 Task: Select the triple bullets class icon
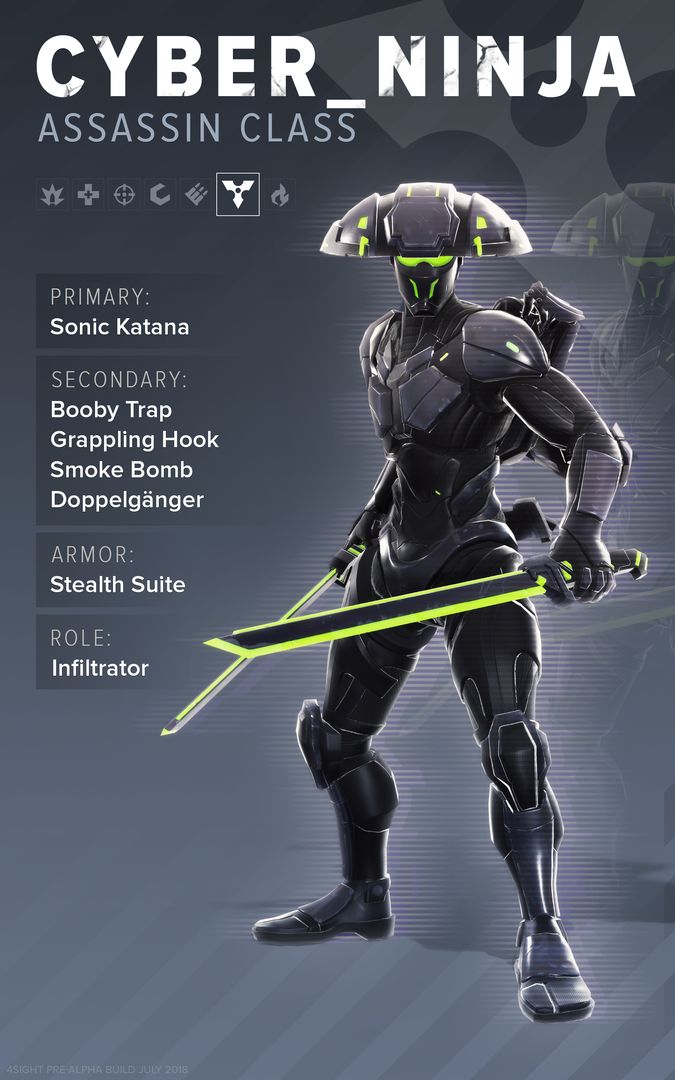click(x=196, y=195)
